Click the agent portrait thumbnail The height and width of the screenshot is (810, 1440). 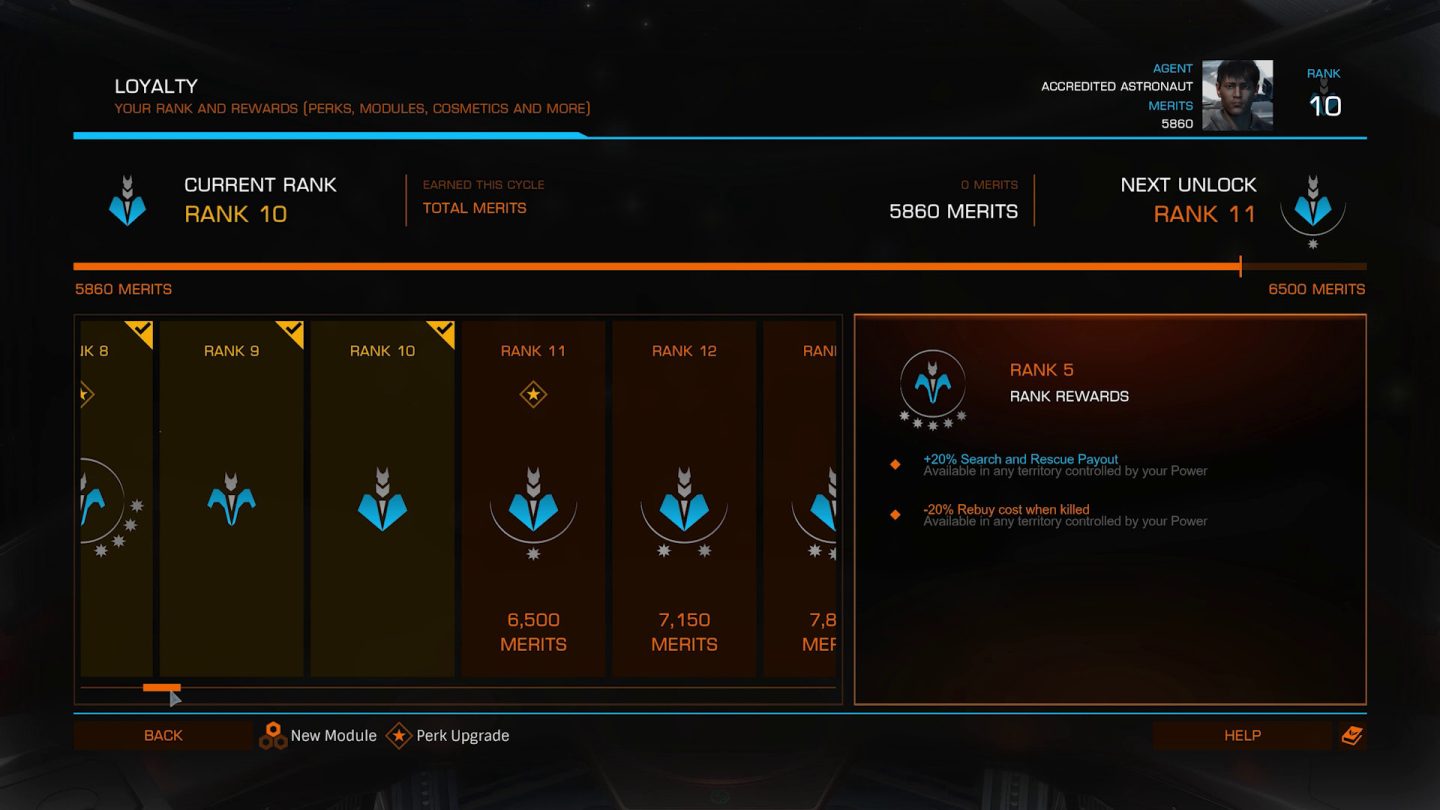1237,96
